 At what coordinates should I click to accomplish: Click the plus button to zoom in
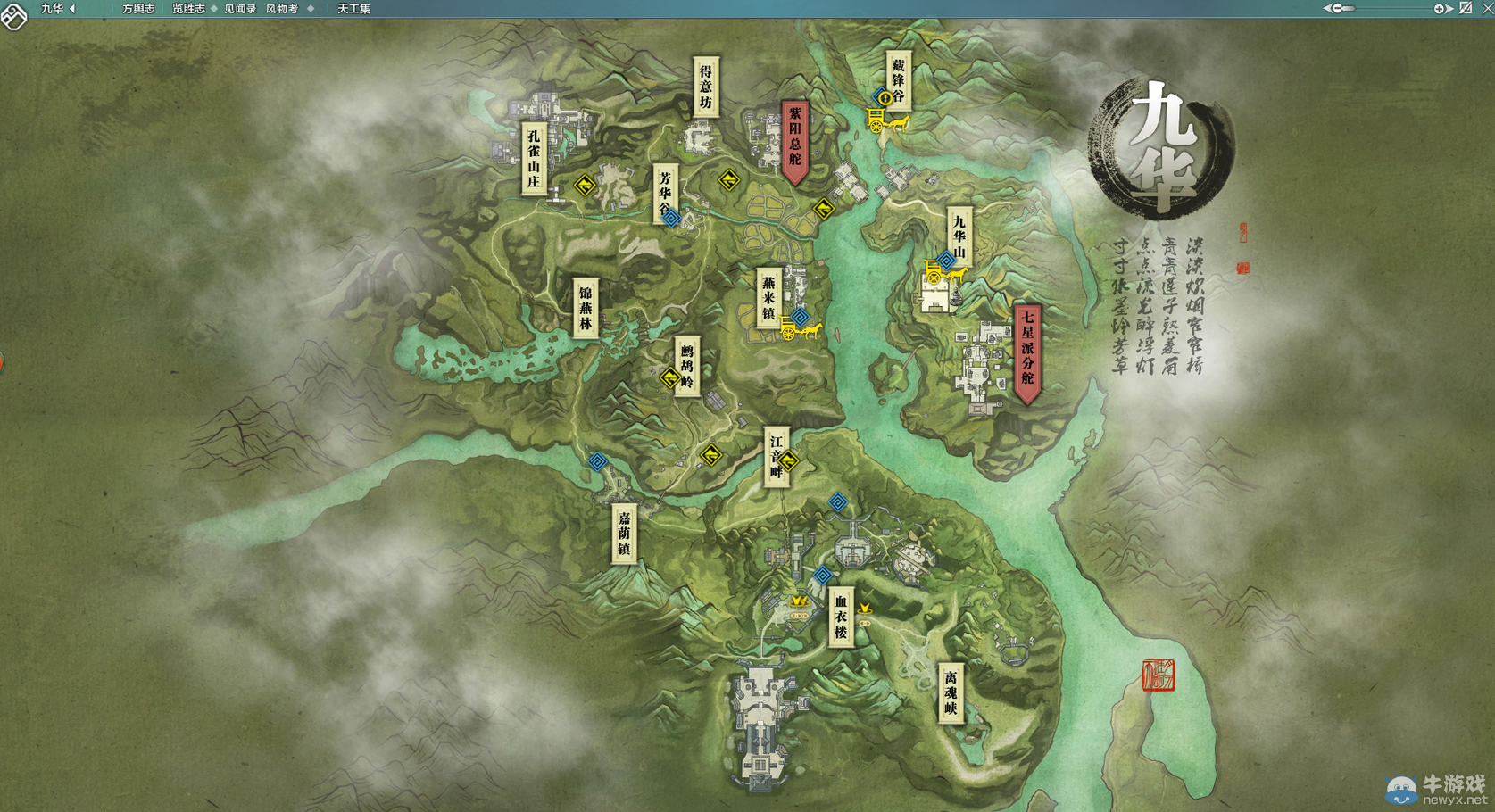[1438, 8]
